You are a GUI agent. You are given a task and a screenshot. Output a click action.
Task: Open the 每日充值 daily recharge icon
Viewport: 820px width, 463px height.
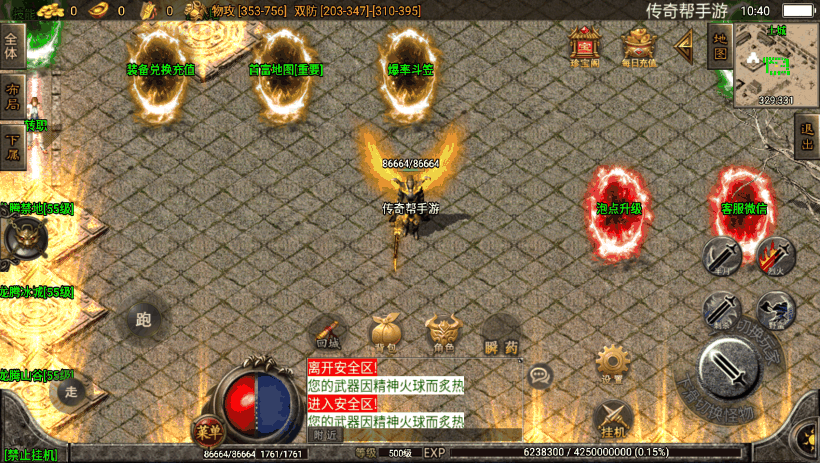click(639, 45)
